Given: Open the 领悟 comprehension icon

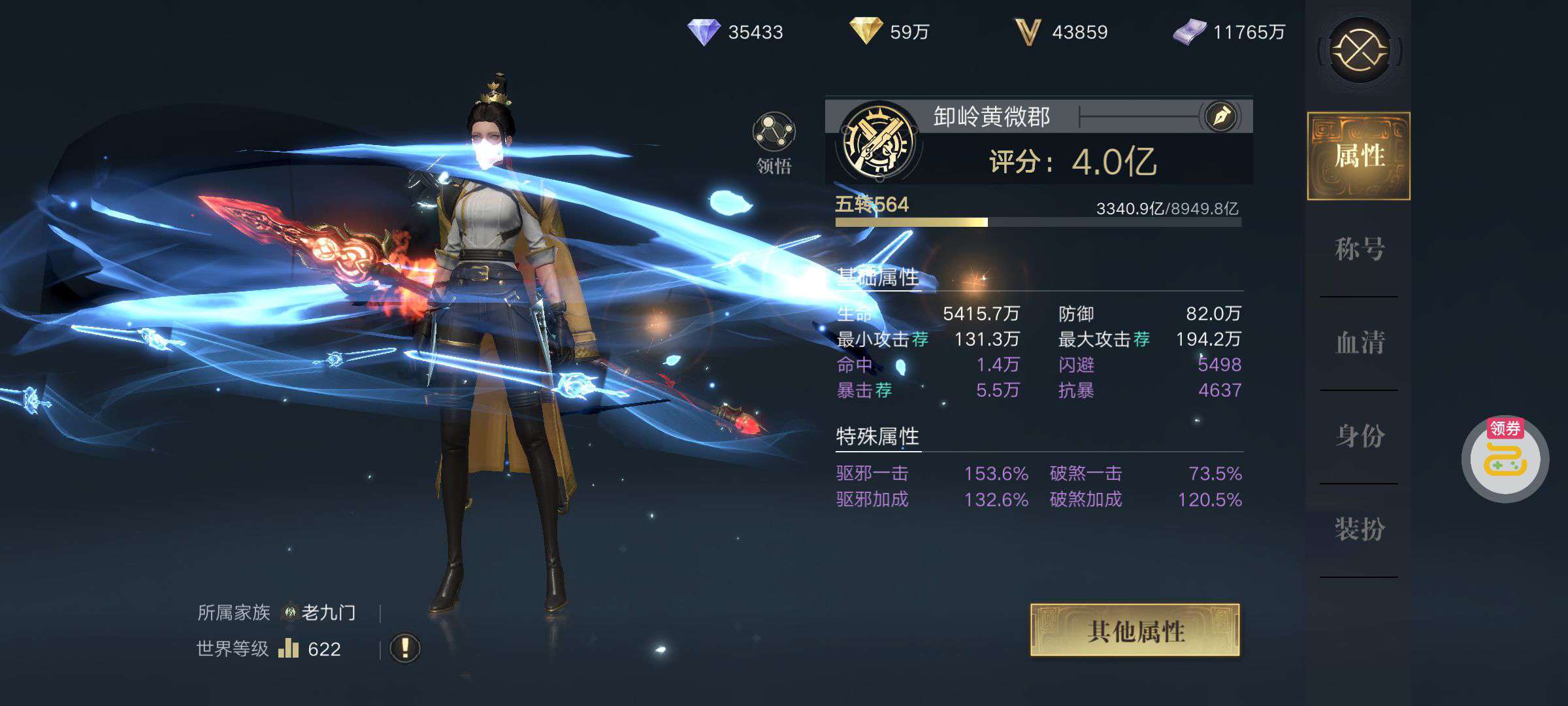Looking at the screenshot, I should [x=774, y=133].
